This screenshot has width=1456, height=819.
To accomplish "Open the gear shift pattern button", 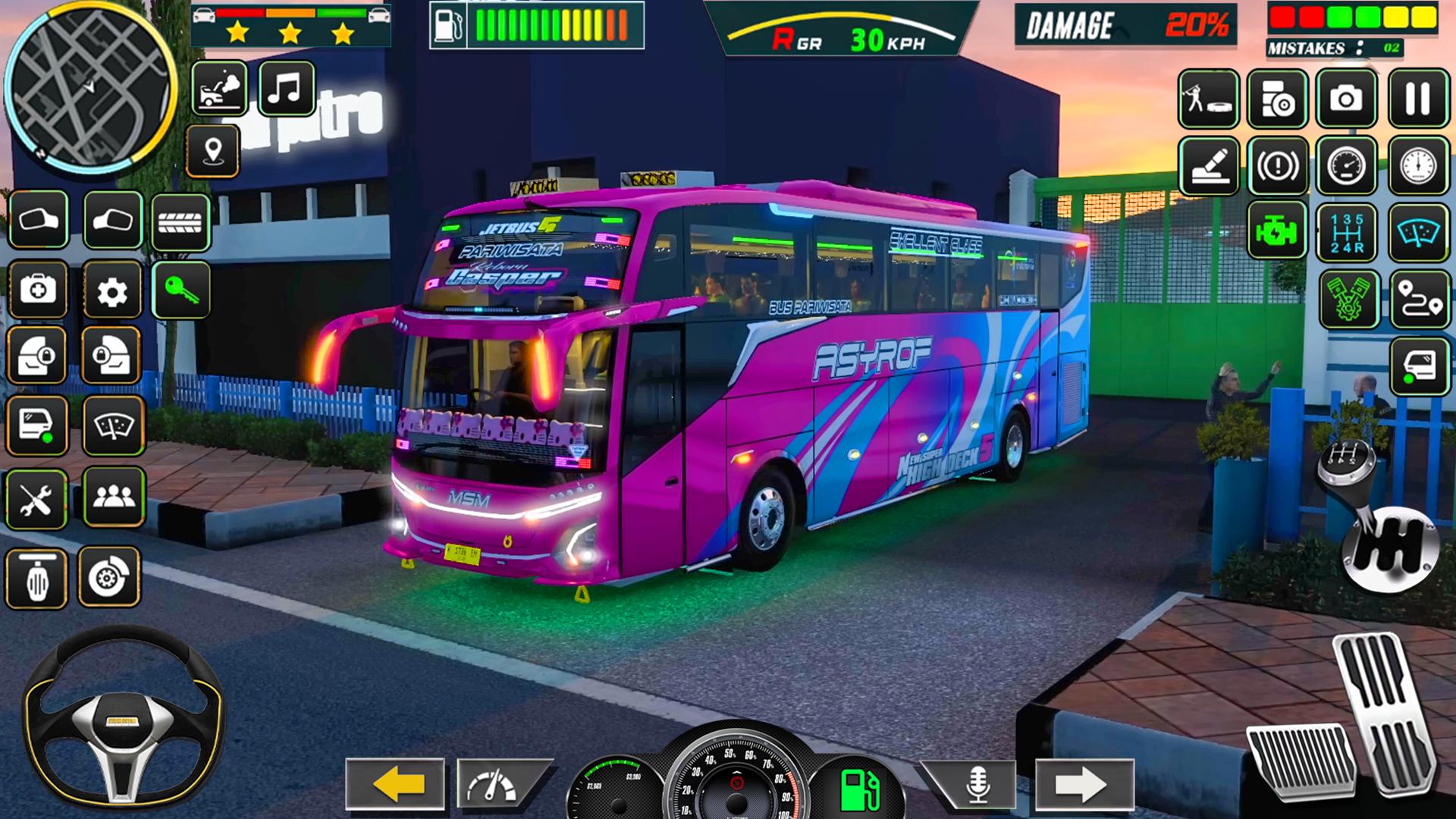I will (1347, 232).
